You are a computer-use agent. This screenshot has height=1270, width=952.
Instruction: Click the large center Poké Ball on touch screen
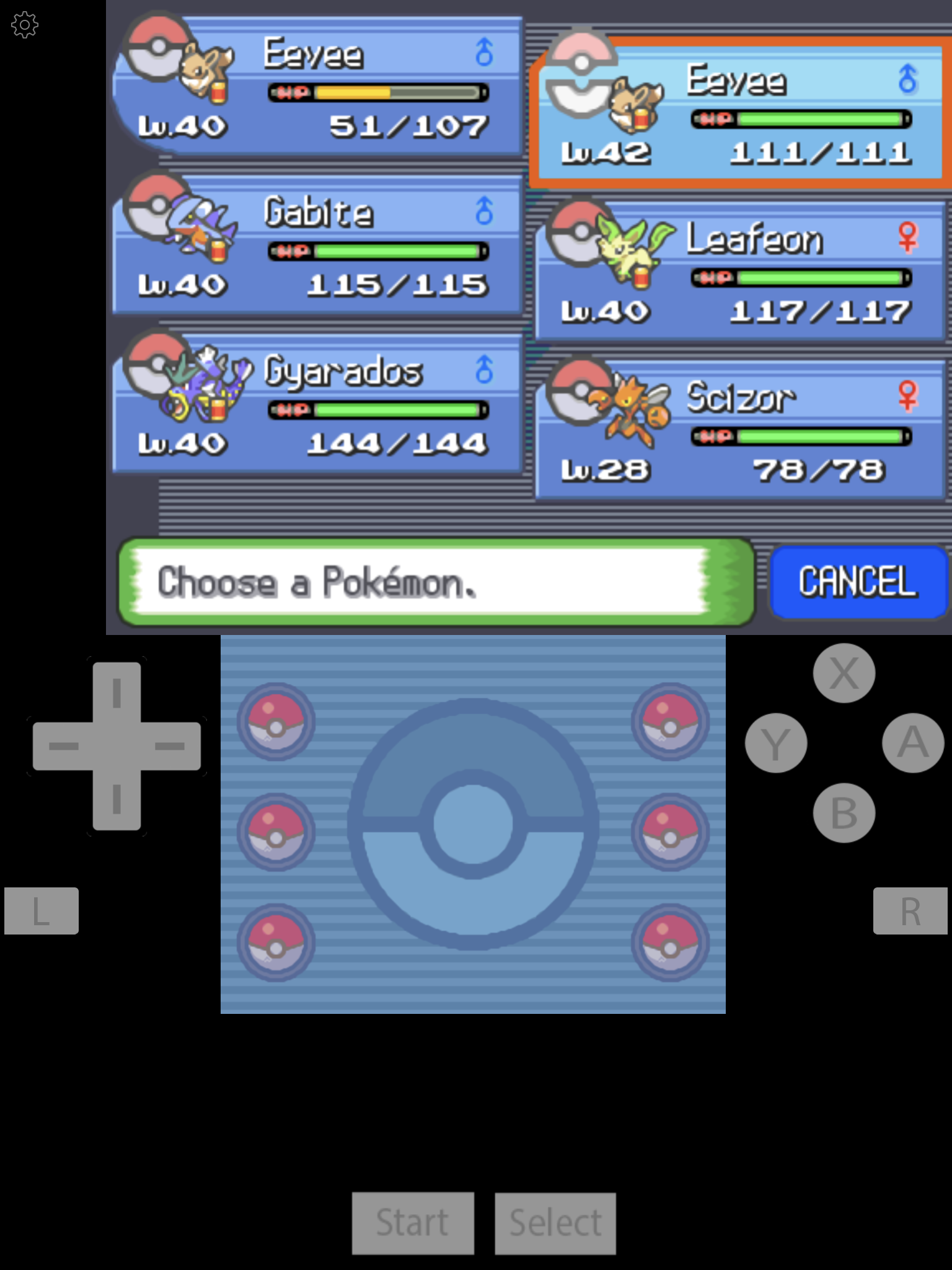(x=473, y=824)
